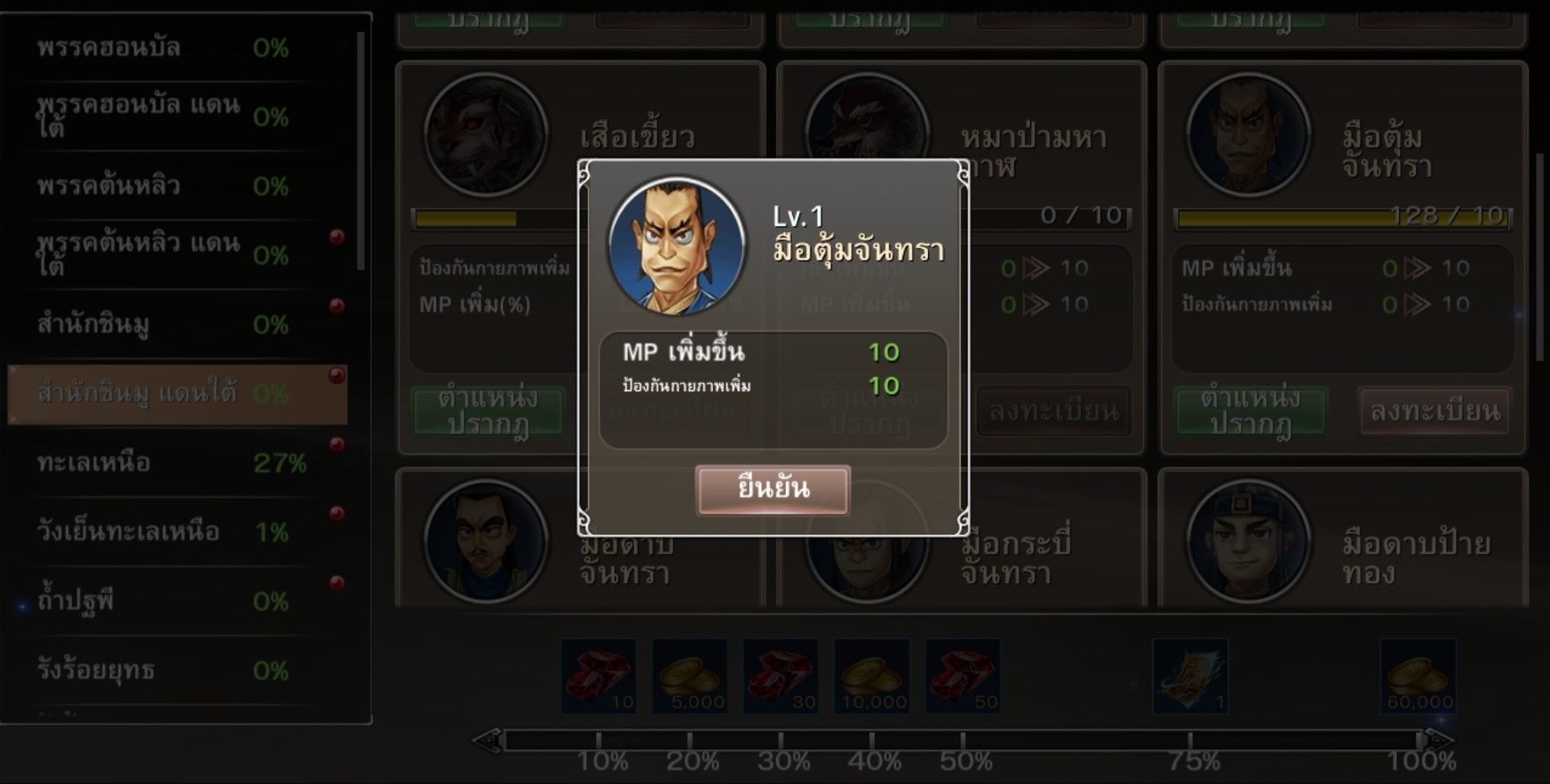Image resolution: width=1550 pixels, height=784 pixels.
Task: Claim the 60,000 gold reward at 100%
Action: [1418, 675]
